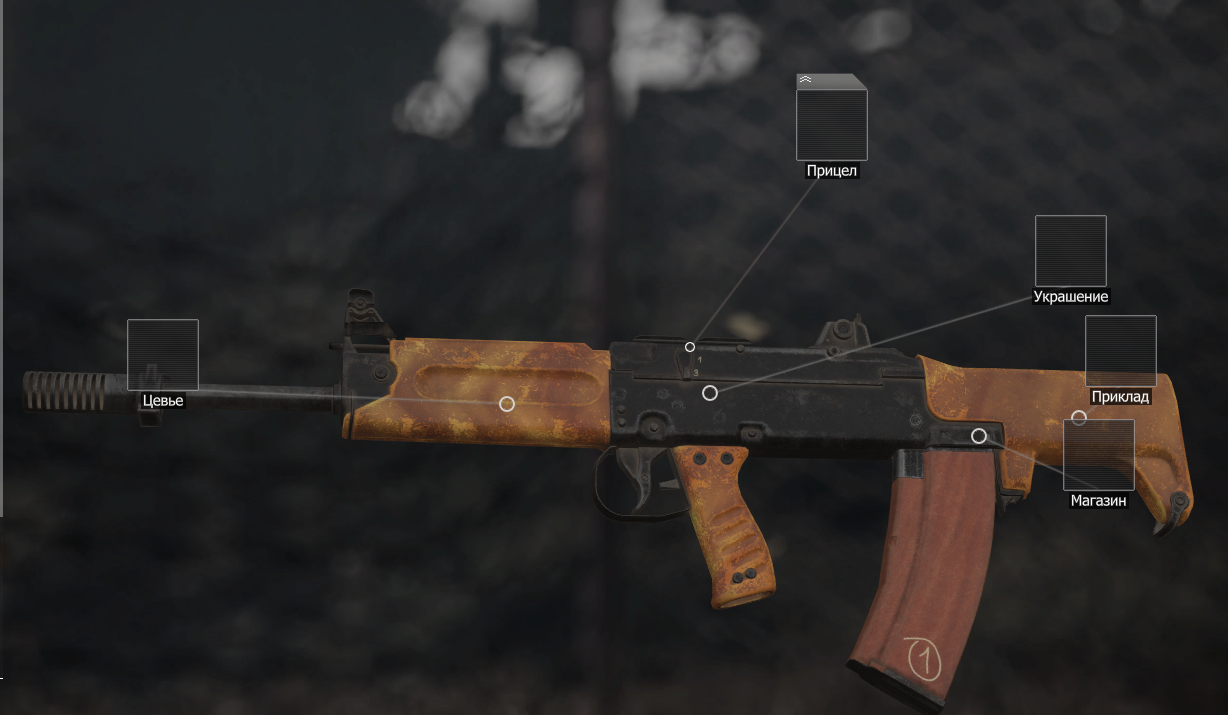Image resolution: width=1228 pixels, height=715 pixels.
Task: Select the Украшение slot
Action: [x=1070, y=251]
